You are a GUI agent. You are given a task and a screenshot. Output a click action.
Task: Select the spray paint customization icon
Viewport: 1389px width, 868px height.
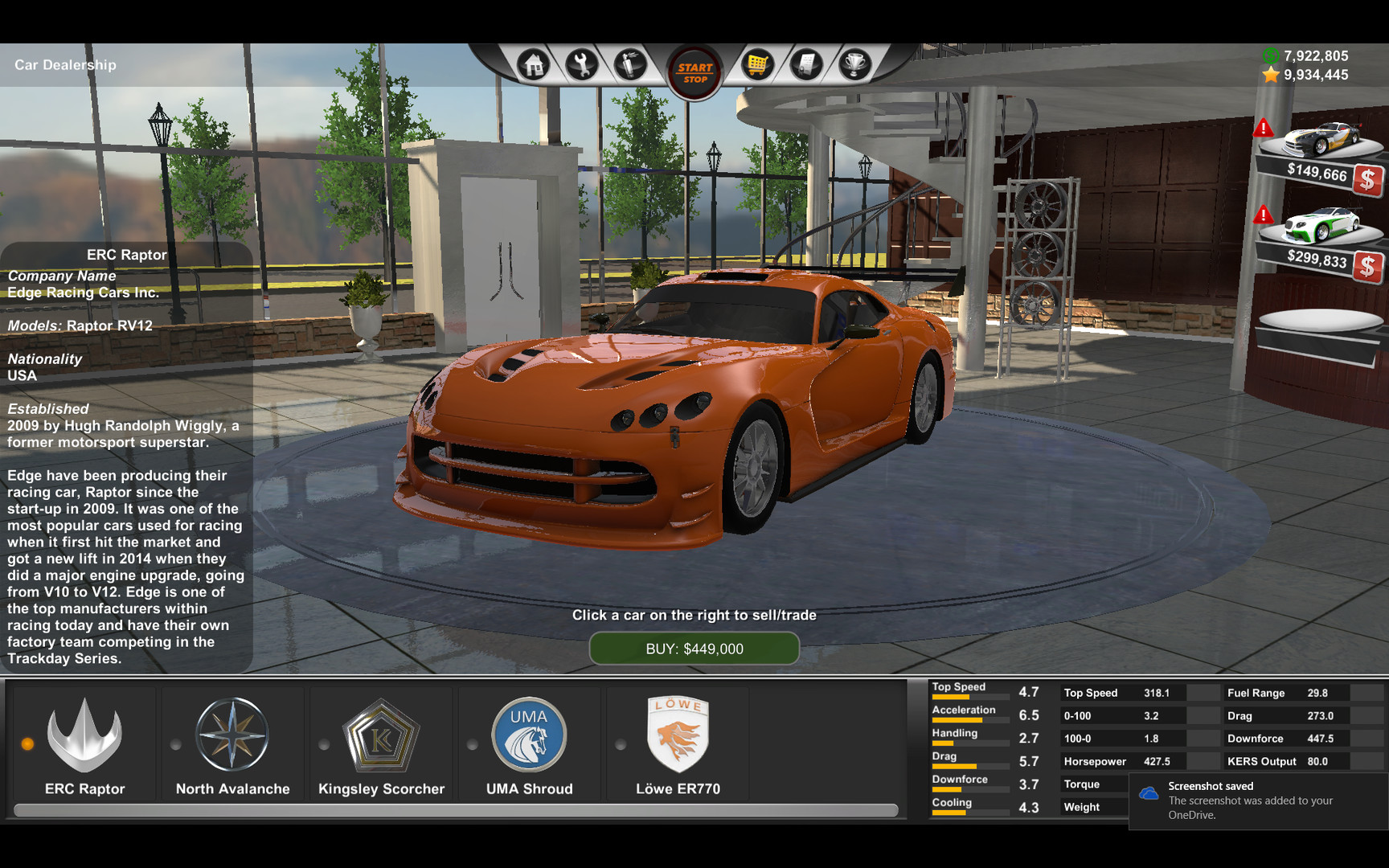(x=630, y=64)
